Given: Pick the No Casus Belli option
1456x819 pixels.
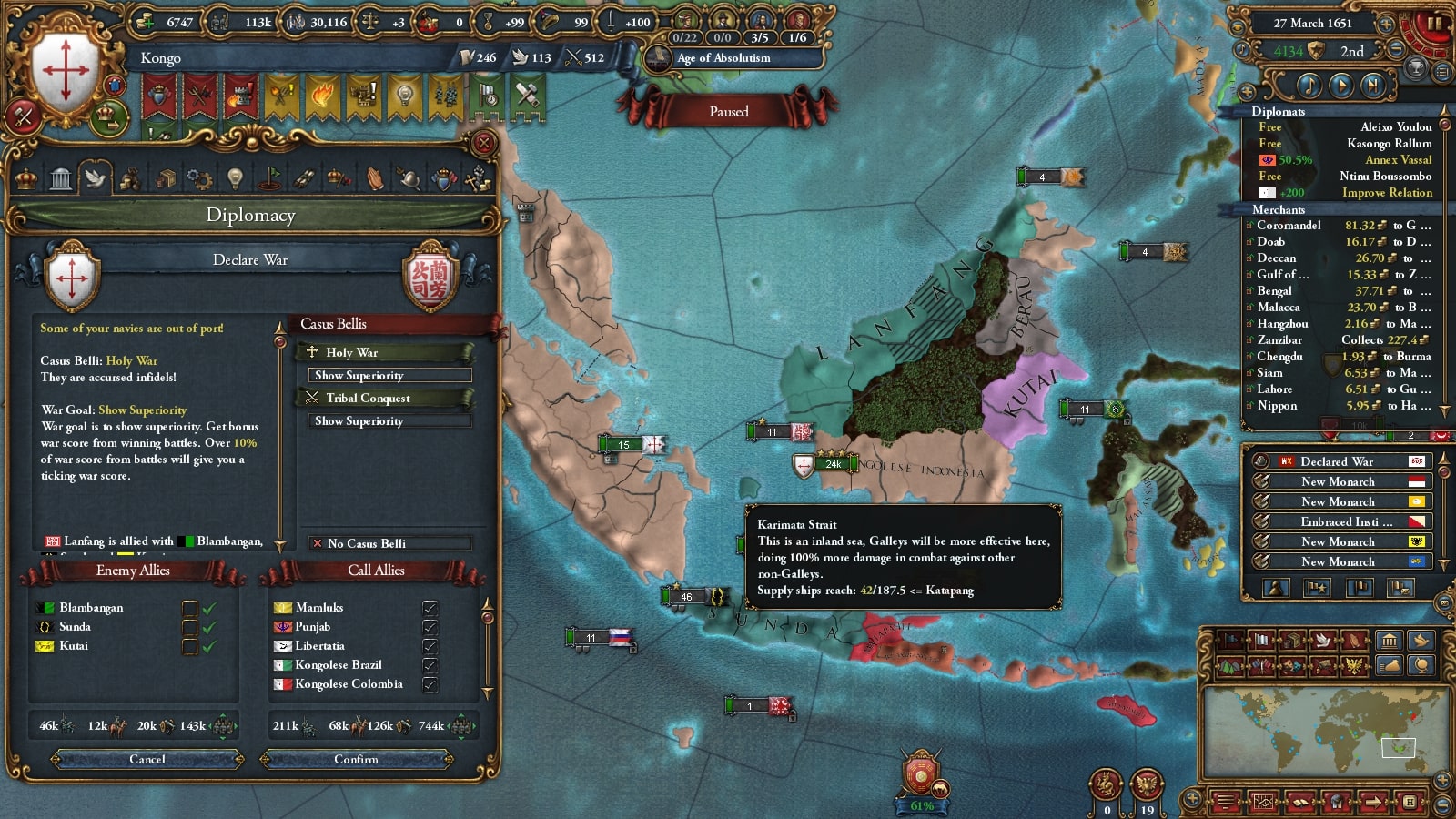Looking at the screenshot, I should [389, 543].
